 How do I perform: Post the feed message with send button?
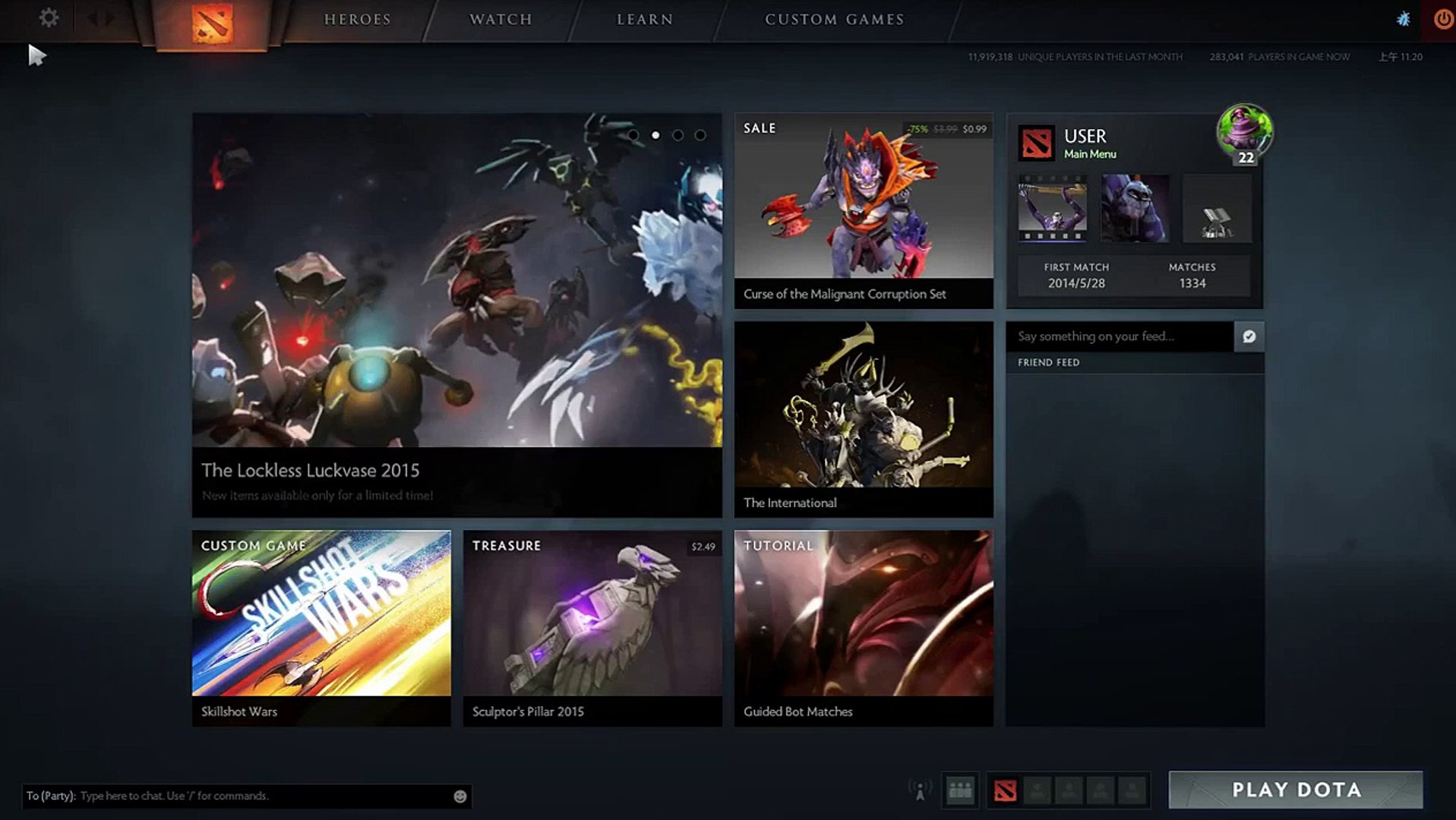tap(1249, 336)
